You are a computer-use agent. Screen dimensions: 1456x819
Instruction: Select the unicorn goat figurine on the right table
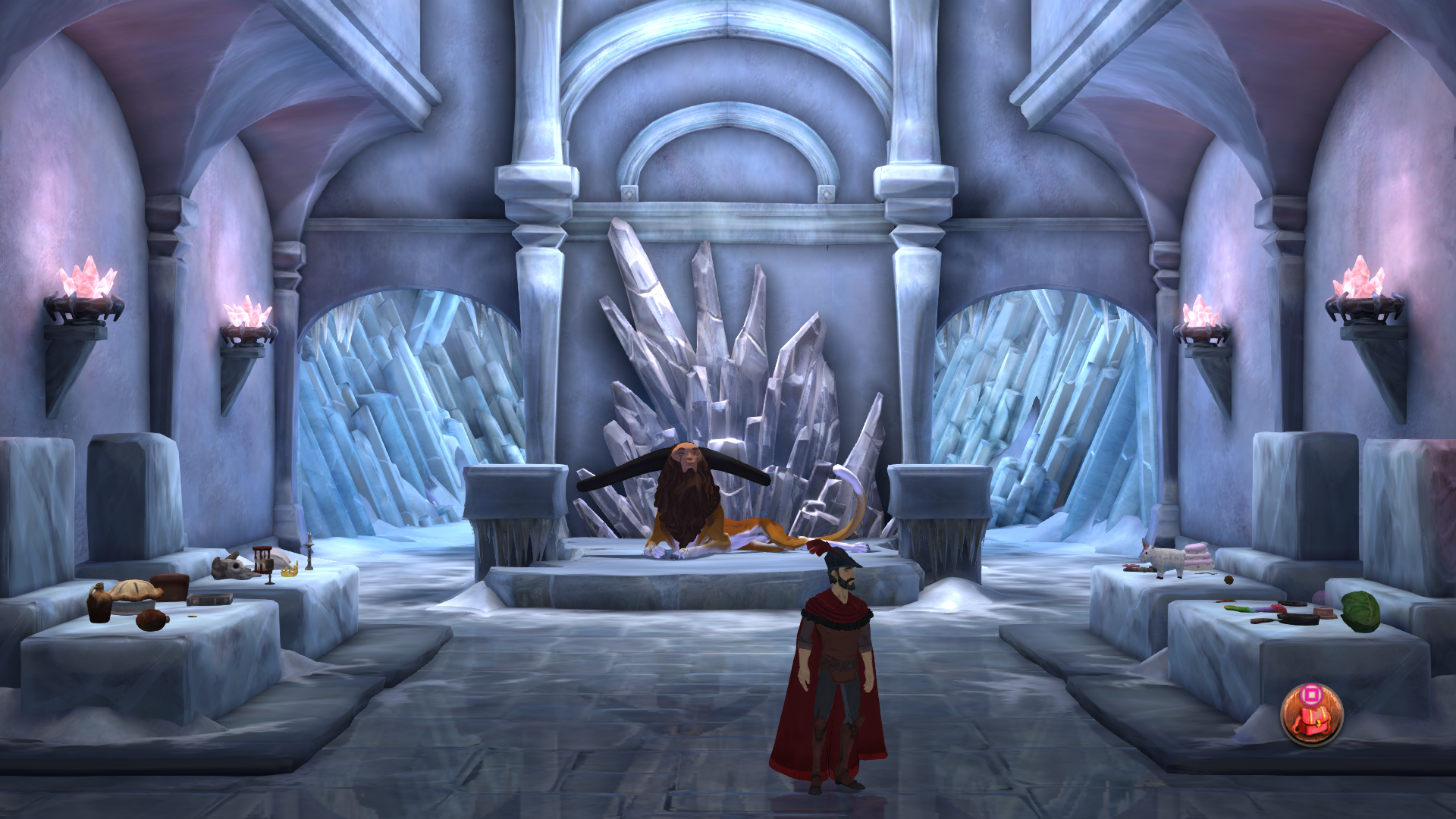click(1163, 560)
